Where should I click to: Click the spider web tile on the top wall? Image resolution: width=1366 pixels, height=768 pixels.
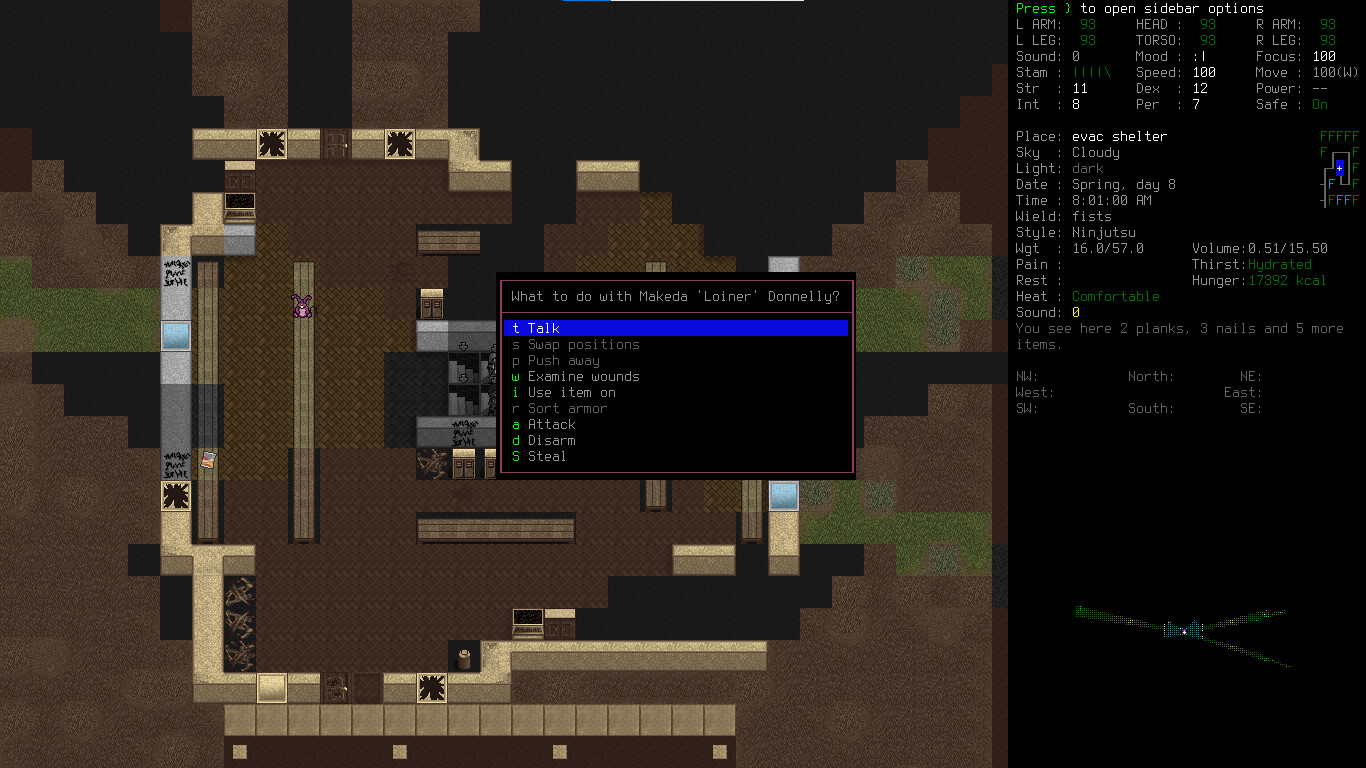pyautogui.click(x=270, y=145)
